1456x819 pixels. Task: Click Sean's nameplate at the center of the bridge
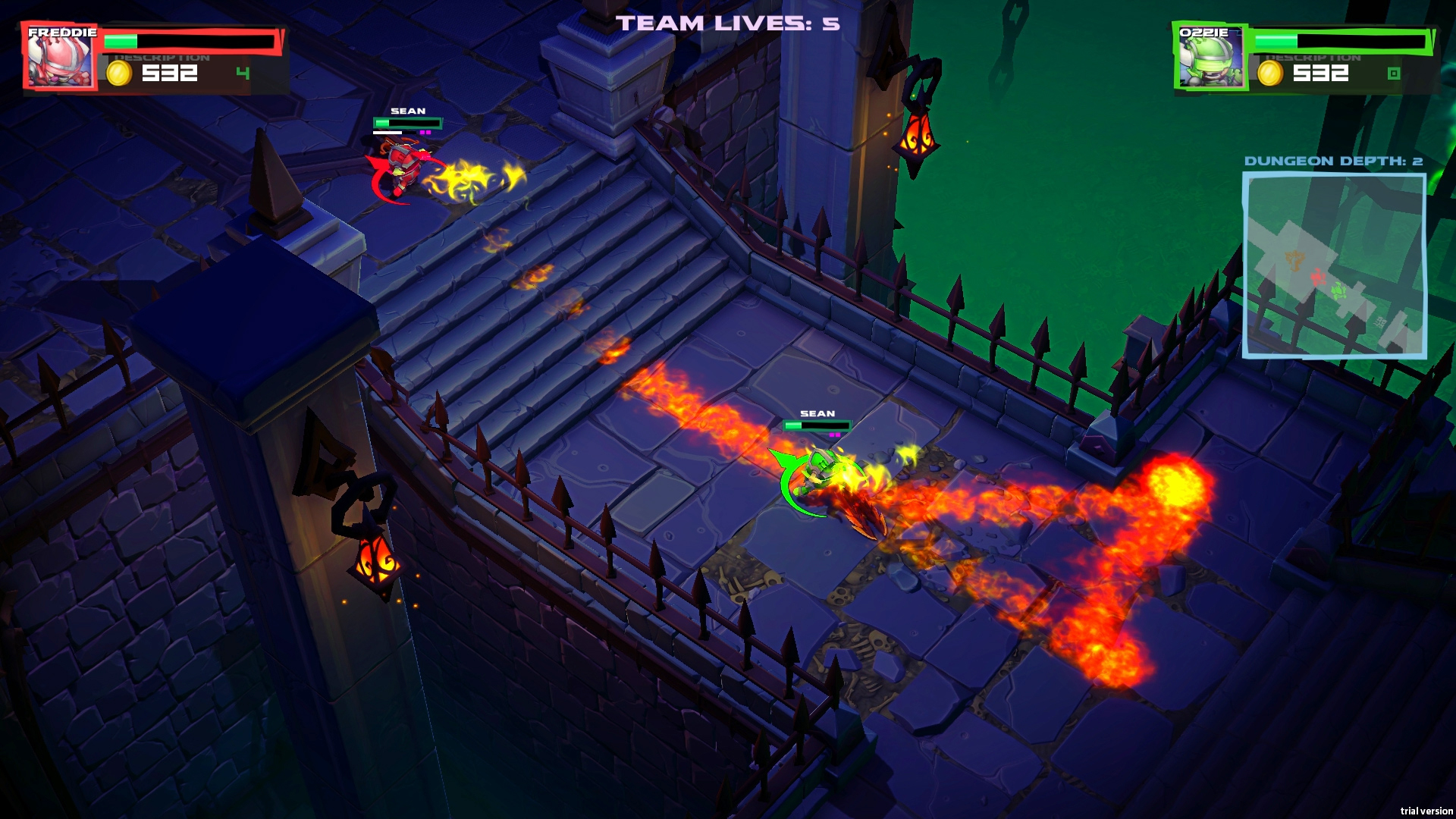(x=817, y=414)
